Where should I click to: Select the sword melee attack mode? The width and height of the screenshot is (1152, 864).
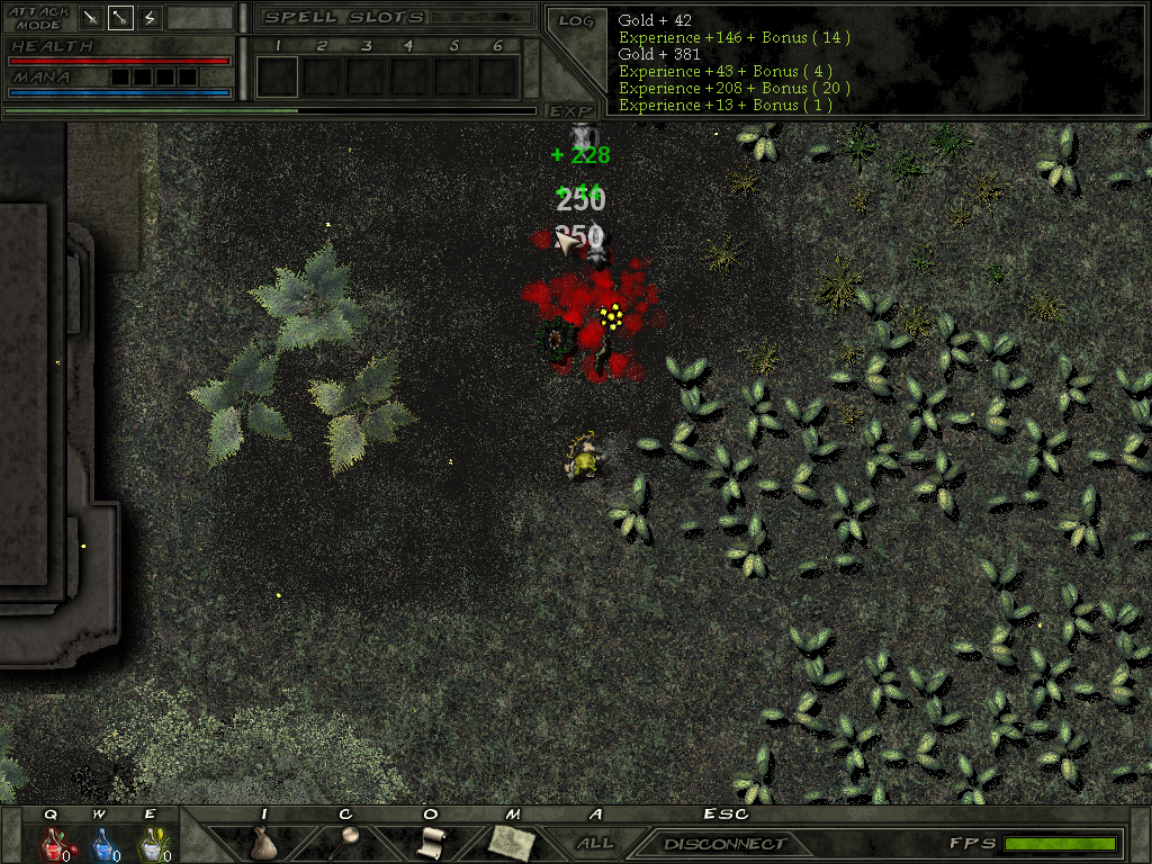tap(92, 18)
